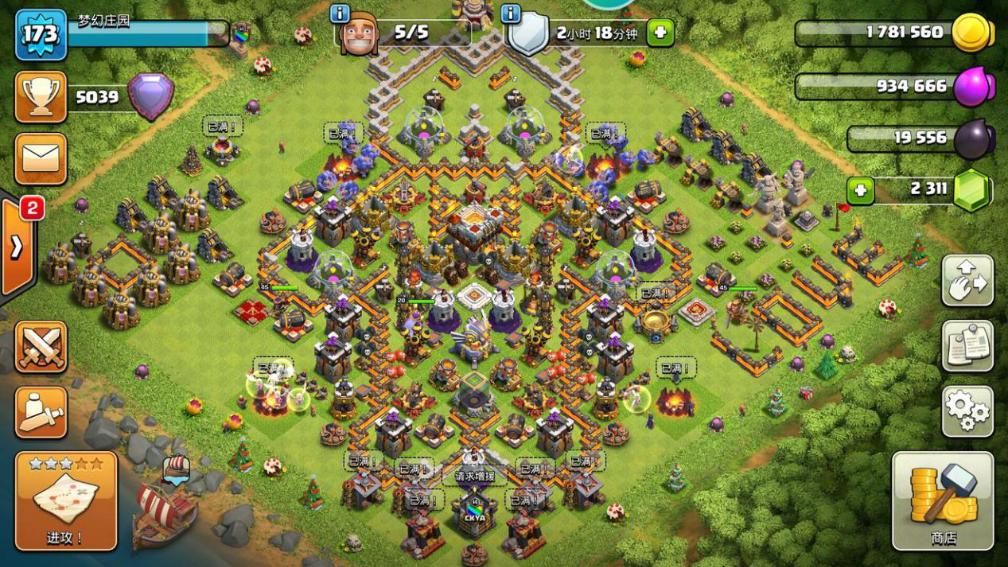
Task: Extend shield with the green plus
Action: pyautogui.click(x=660, y=33)
